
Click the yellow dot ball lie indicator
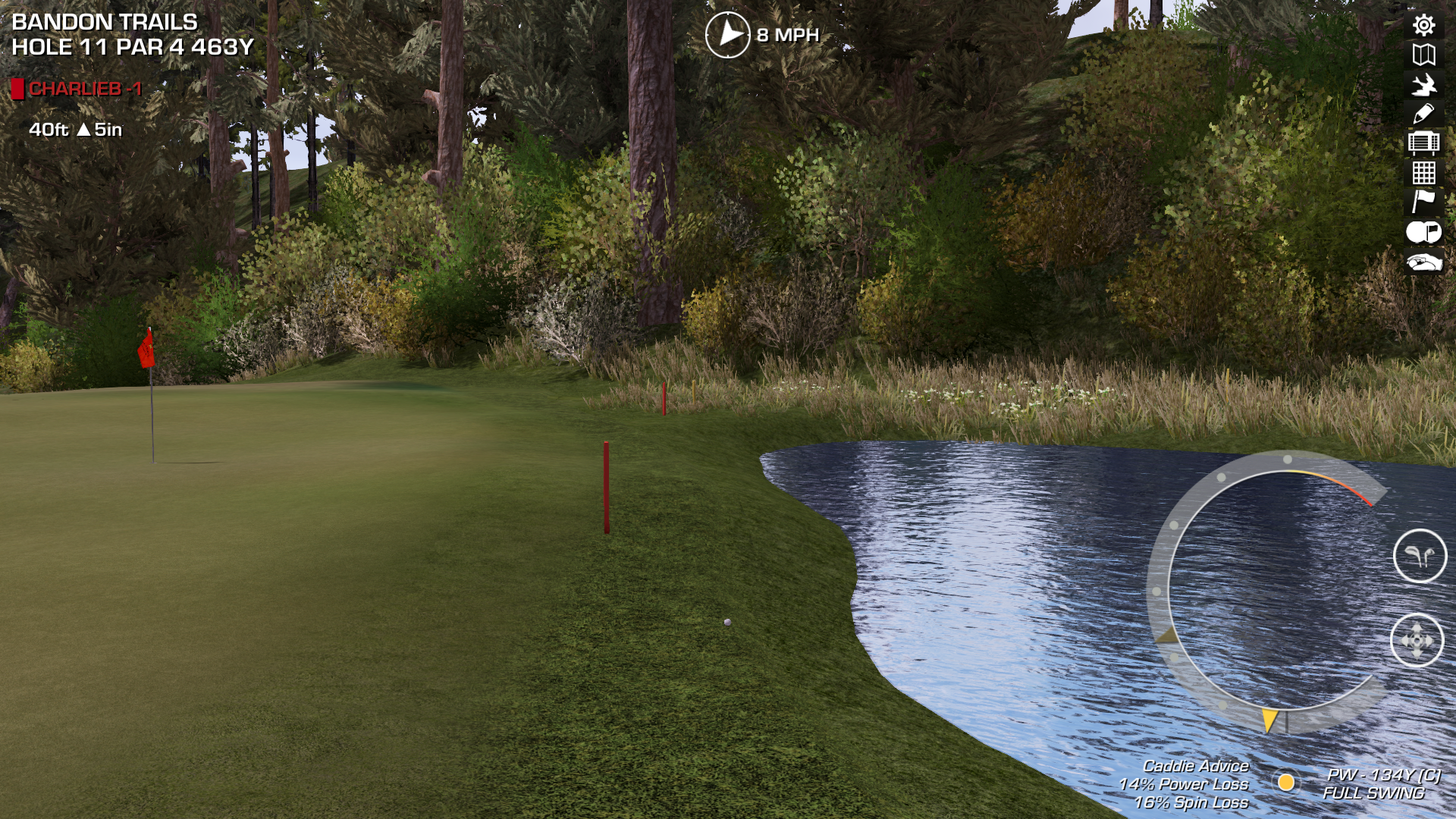[1285, 782]
